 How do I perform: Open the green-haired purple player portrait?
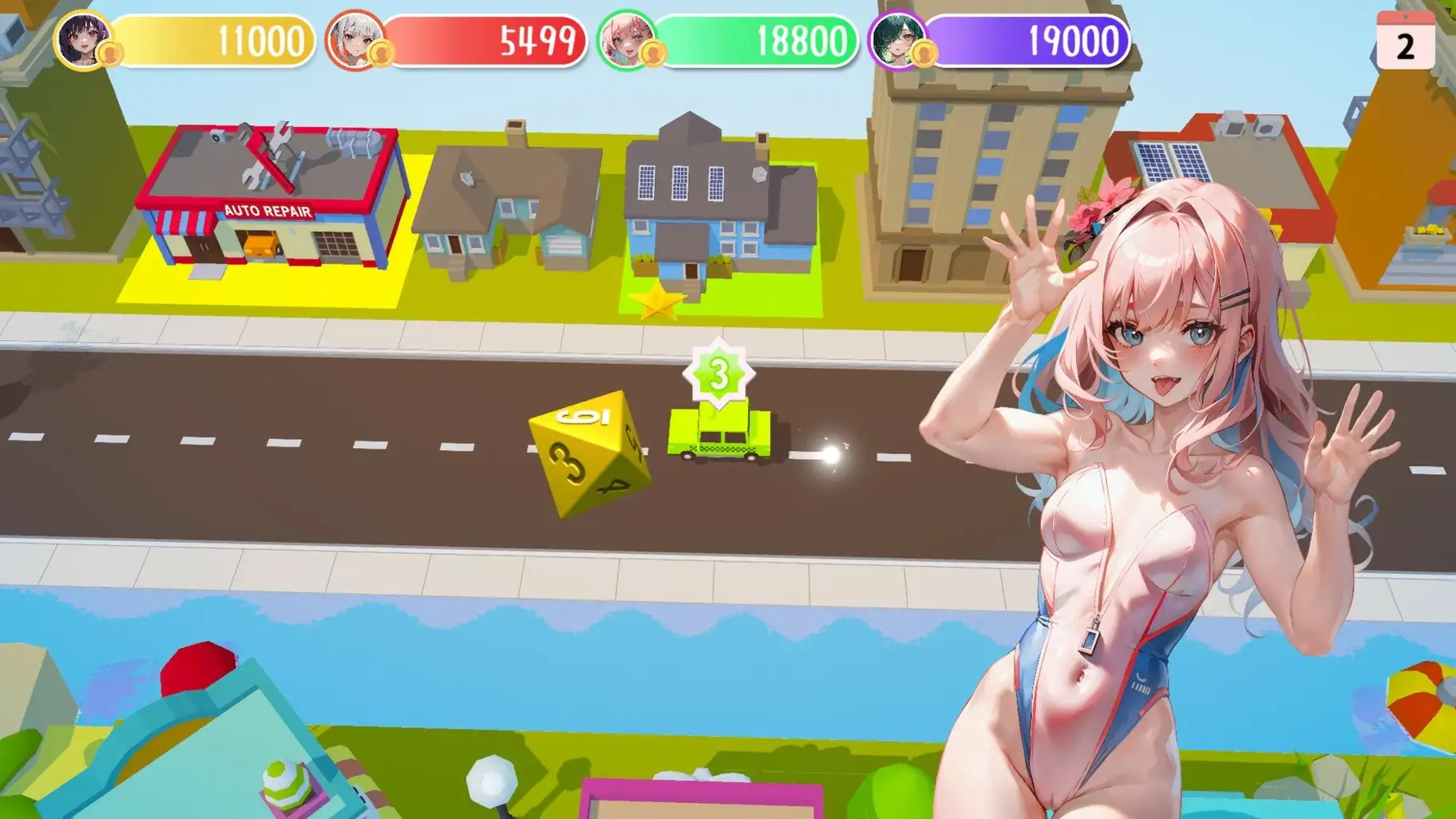(x=897, y=40)
